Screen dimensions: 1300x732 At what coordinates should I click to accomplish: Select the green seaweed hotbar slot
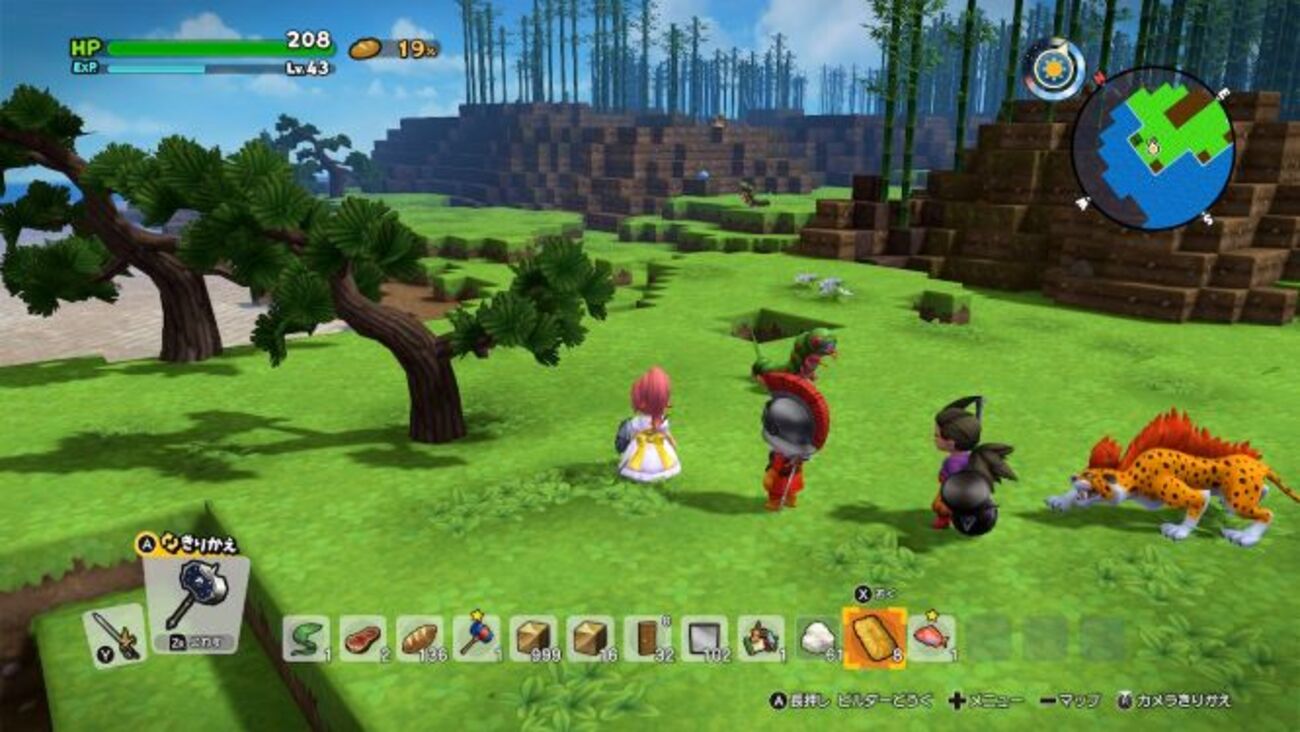305,638
